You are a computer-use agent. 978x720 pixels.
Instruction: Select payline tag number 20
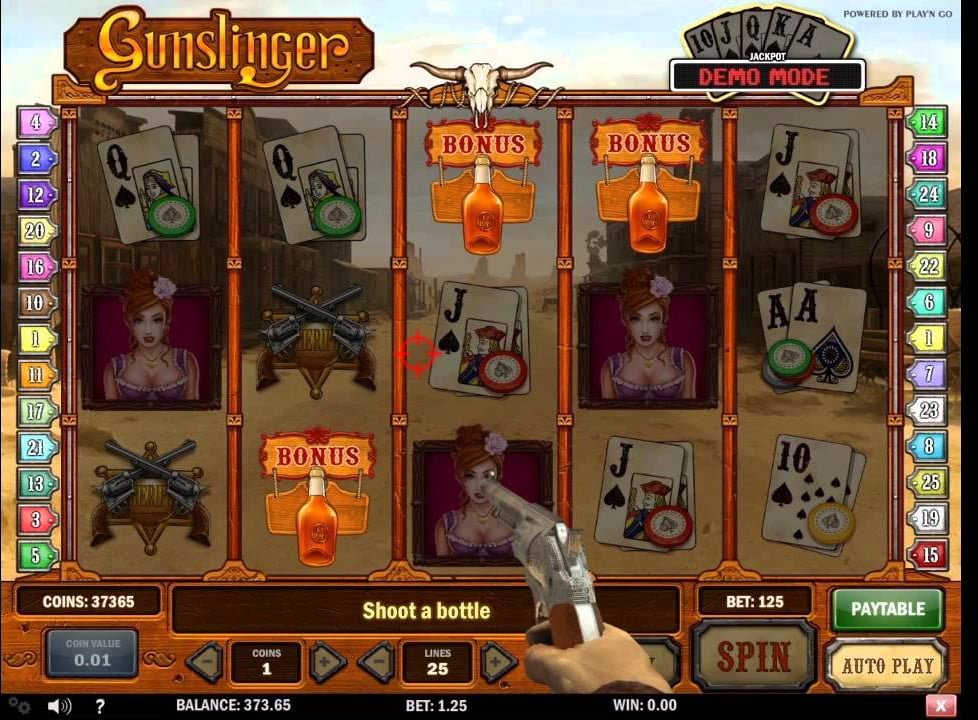point(36,231)
